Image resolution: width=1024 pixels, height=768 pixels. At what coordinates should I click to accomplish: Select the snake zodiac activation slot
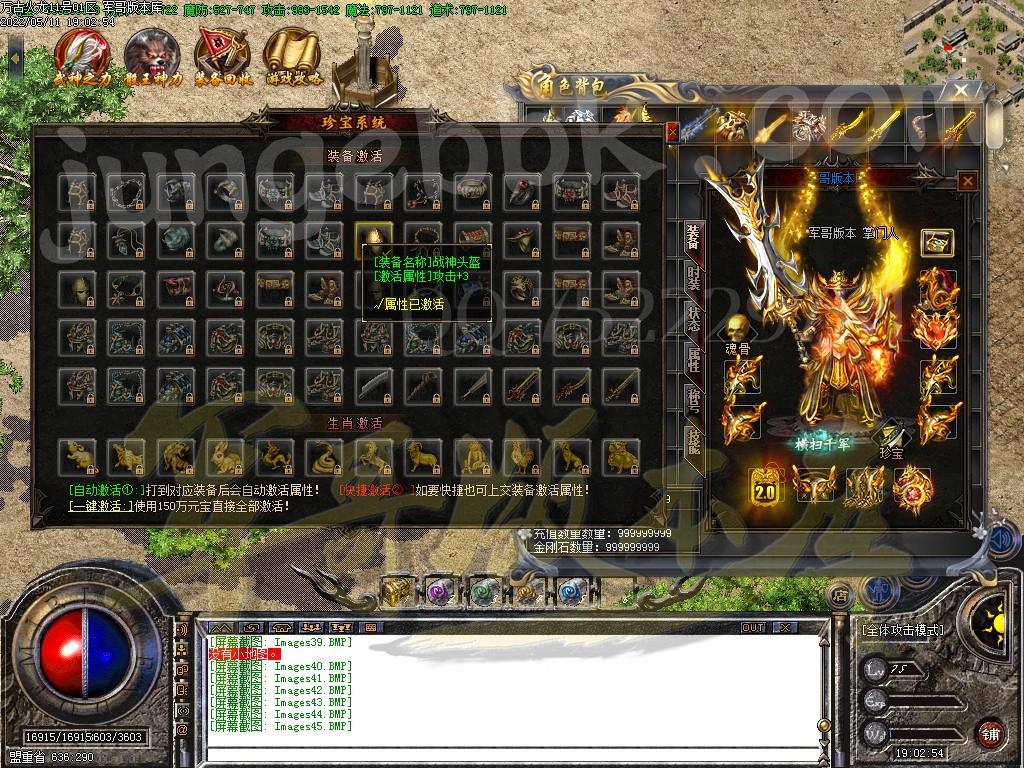pos(323,456)
